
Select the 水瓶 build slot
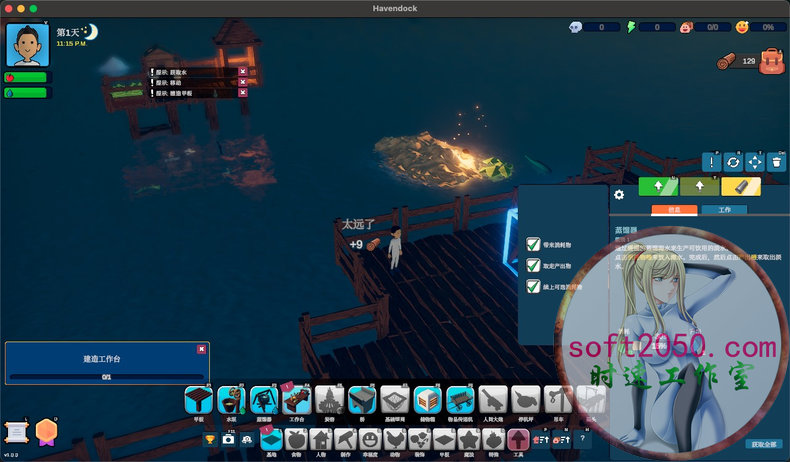point(231,400)
